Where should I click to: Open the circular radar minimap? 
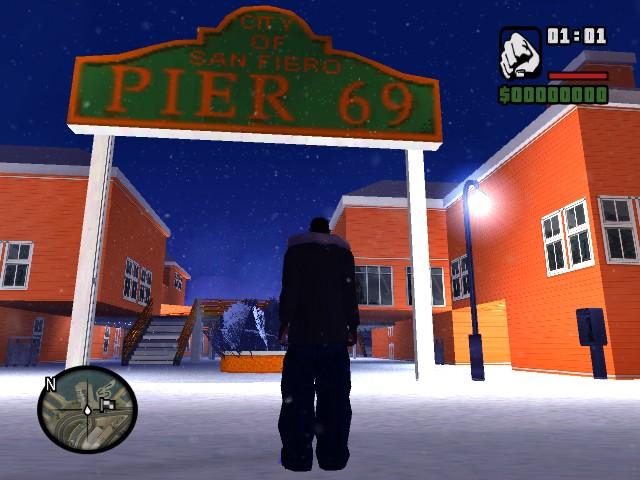click(x=87, y=409)
